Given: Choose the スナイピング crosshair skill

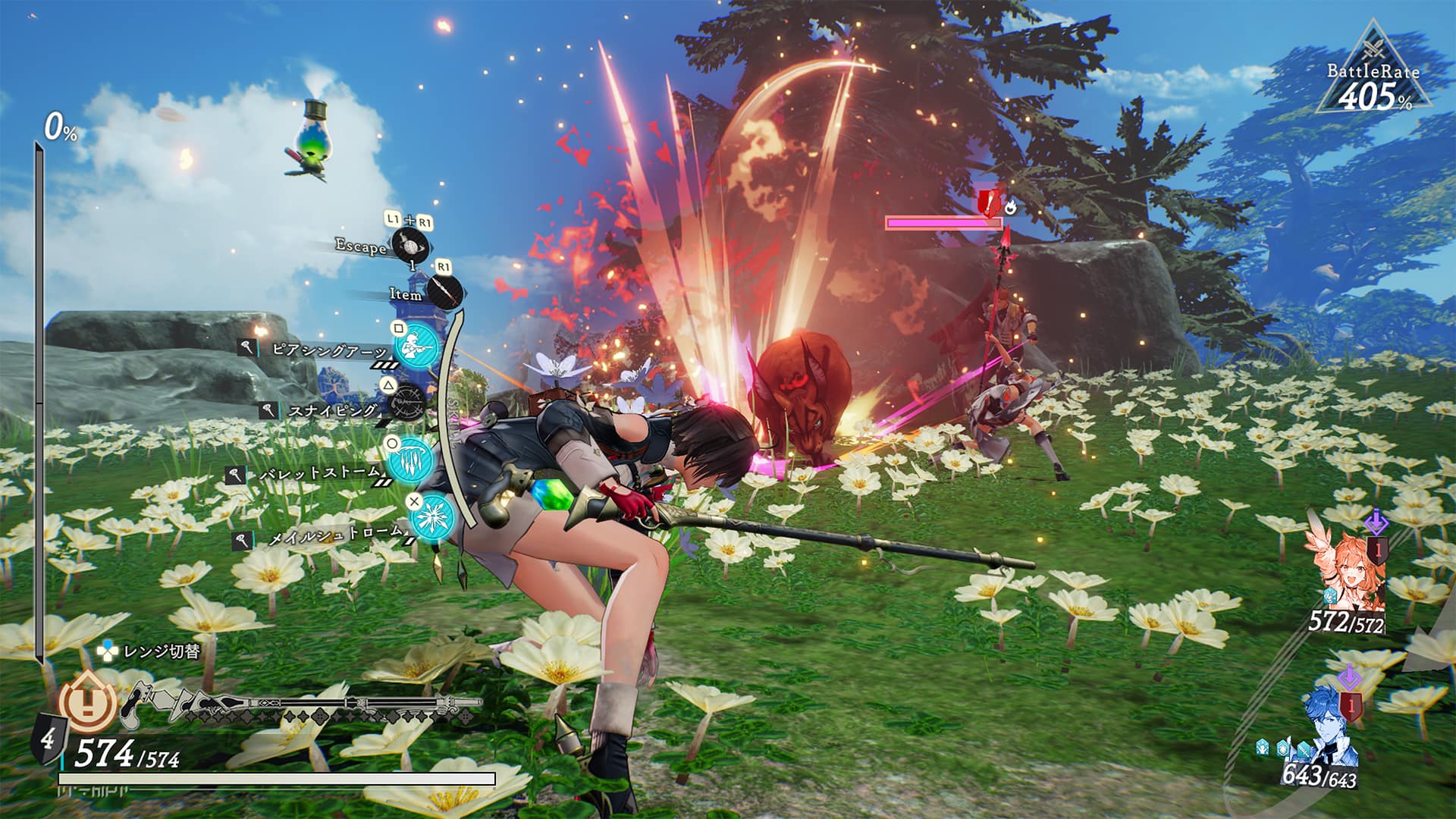Looking at the screenshot, I should [x=409, y=401].
